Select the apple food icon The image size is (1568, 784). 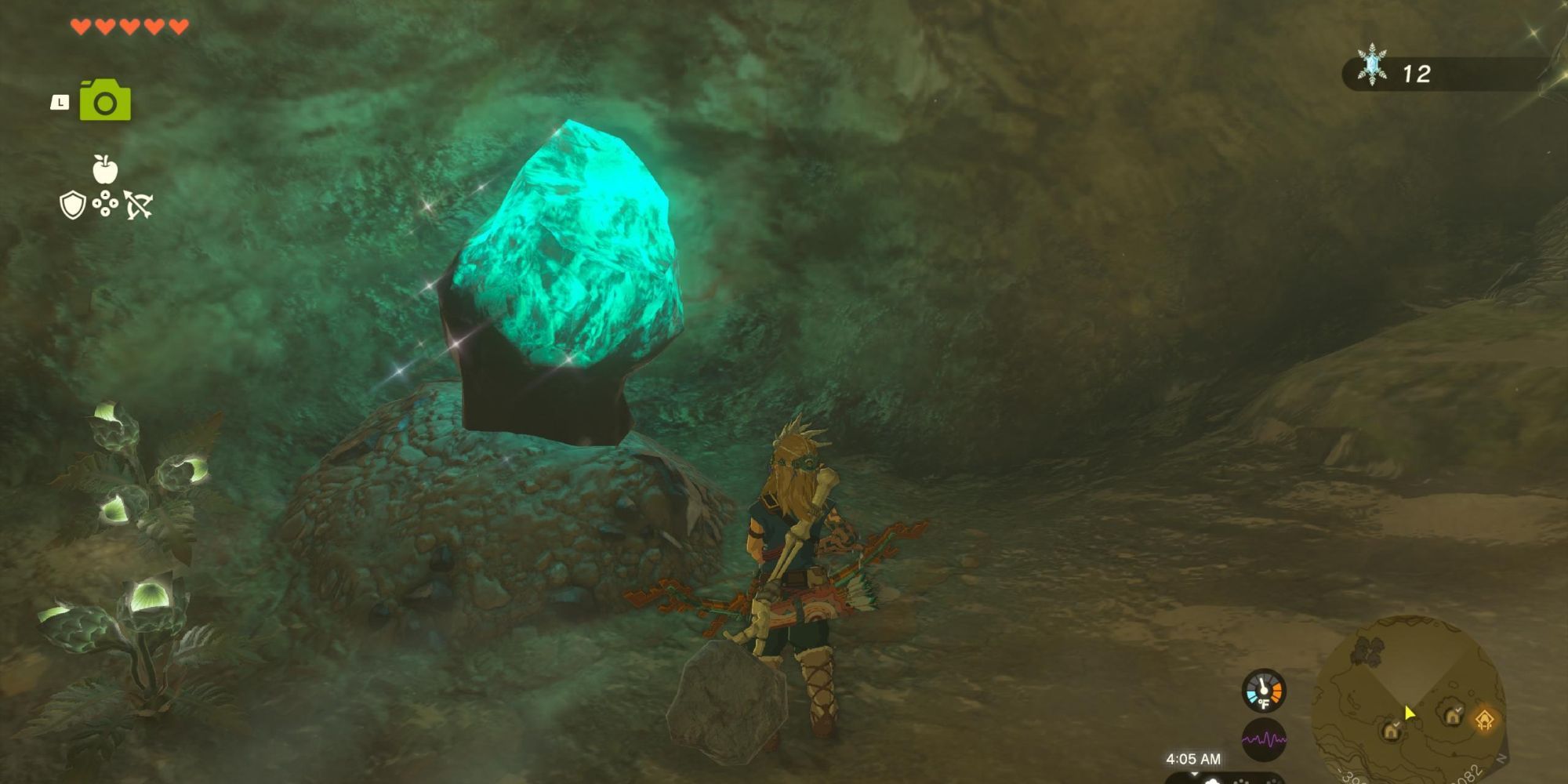[x=107, y=167]
